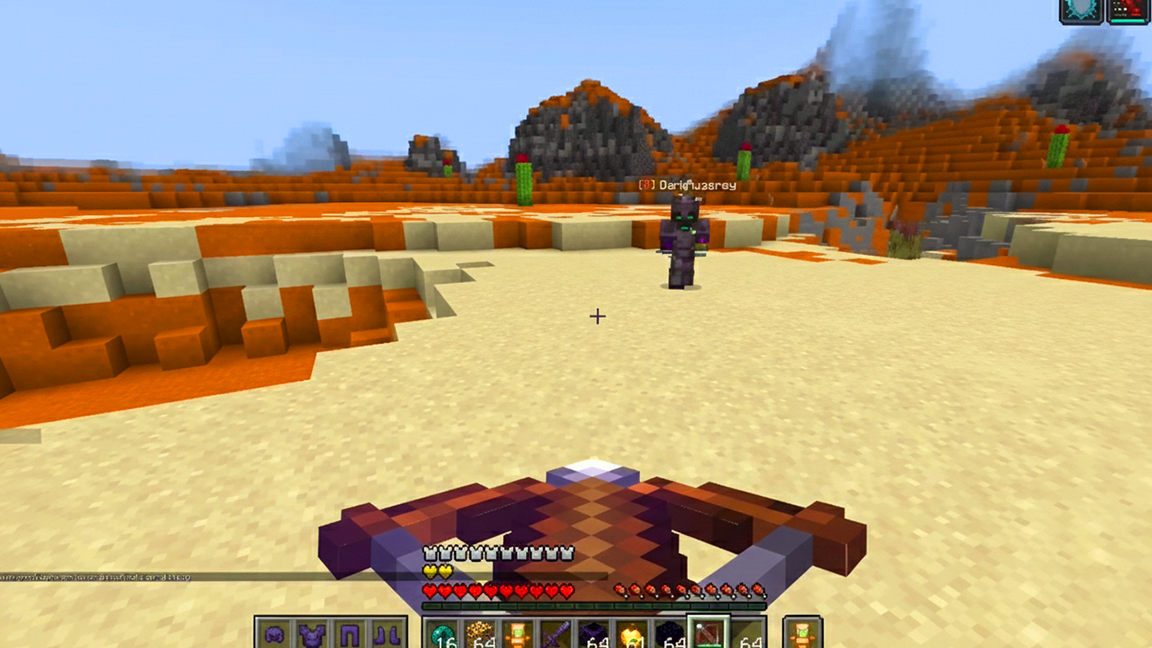Viewport: 1152px width, 648px height.
Task: Choose the golden apple stack slot
Action: 632,634
